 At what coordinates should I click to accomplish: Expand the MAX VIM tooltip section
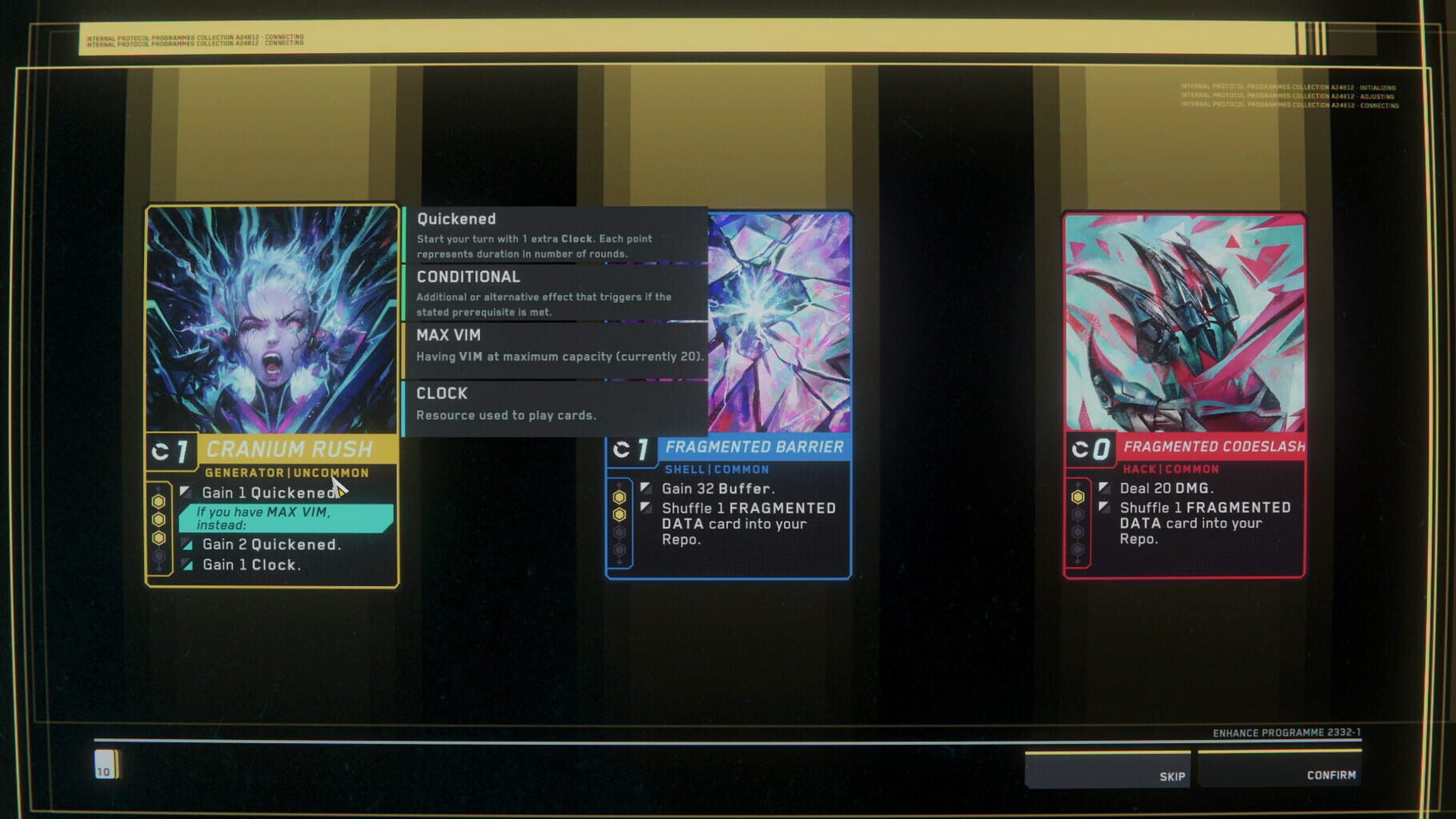[x=447, y=335]
